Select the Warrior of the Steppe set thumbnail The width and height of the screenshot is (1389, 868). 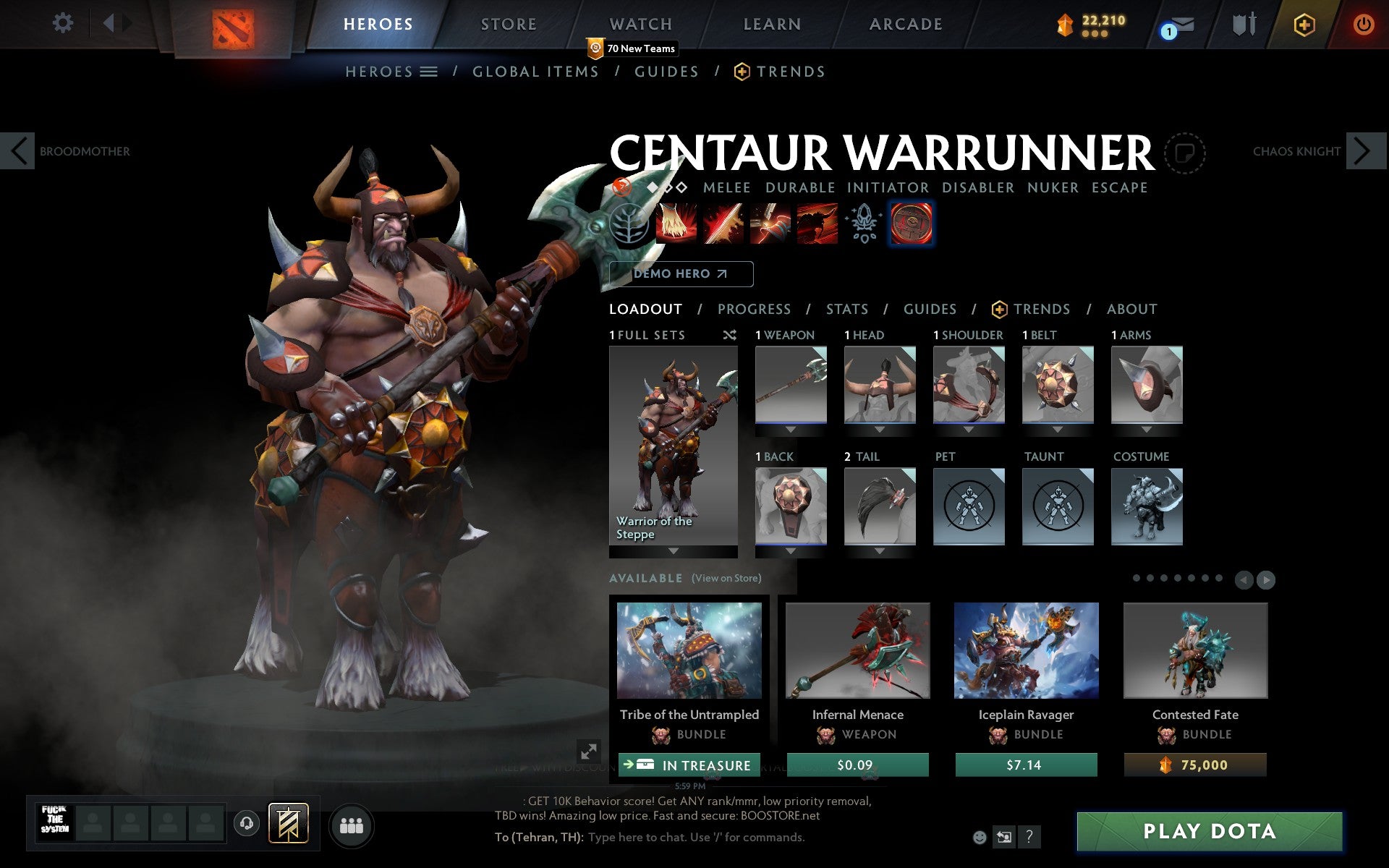(672, 441)
